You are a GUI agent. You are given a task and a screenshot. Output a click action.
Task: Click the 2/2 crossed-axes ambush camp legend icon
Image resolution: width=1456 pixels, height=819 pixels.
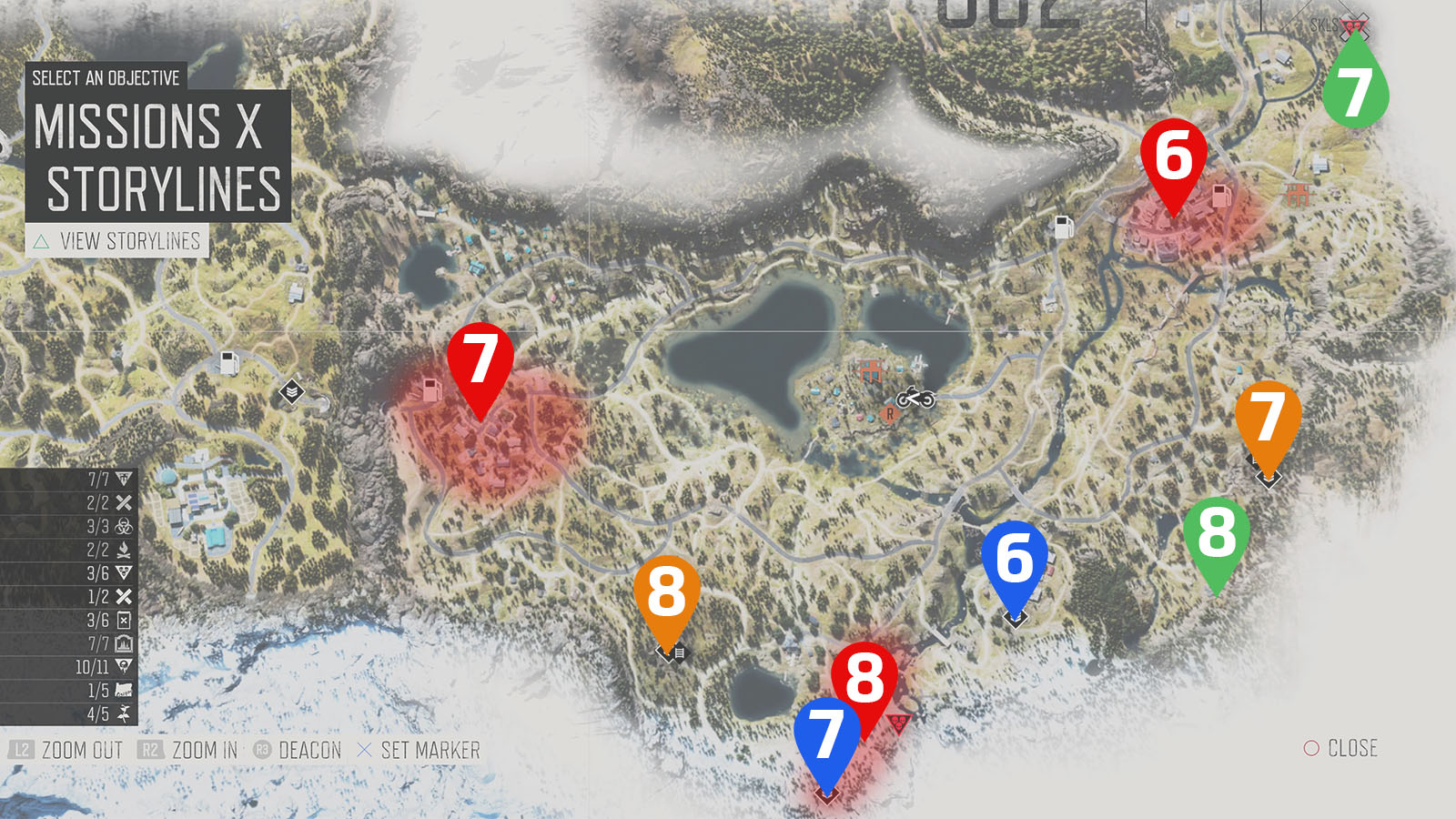pyautogui.click(x=125, y=501)
